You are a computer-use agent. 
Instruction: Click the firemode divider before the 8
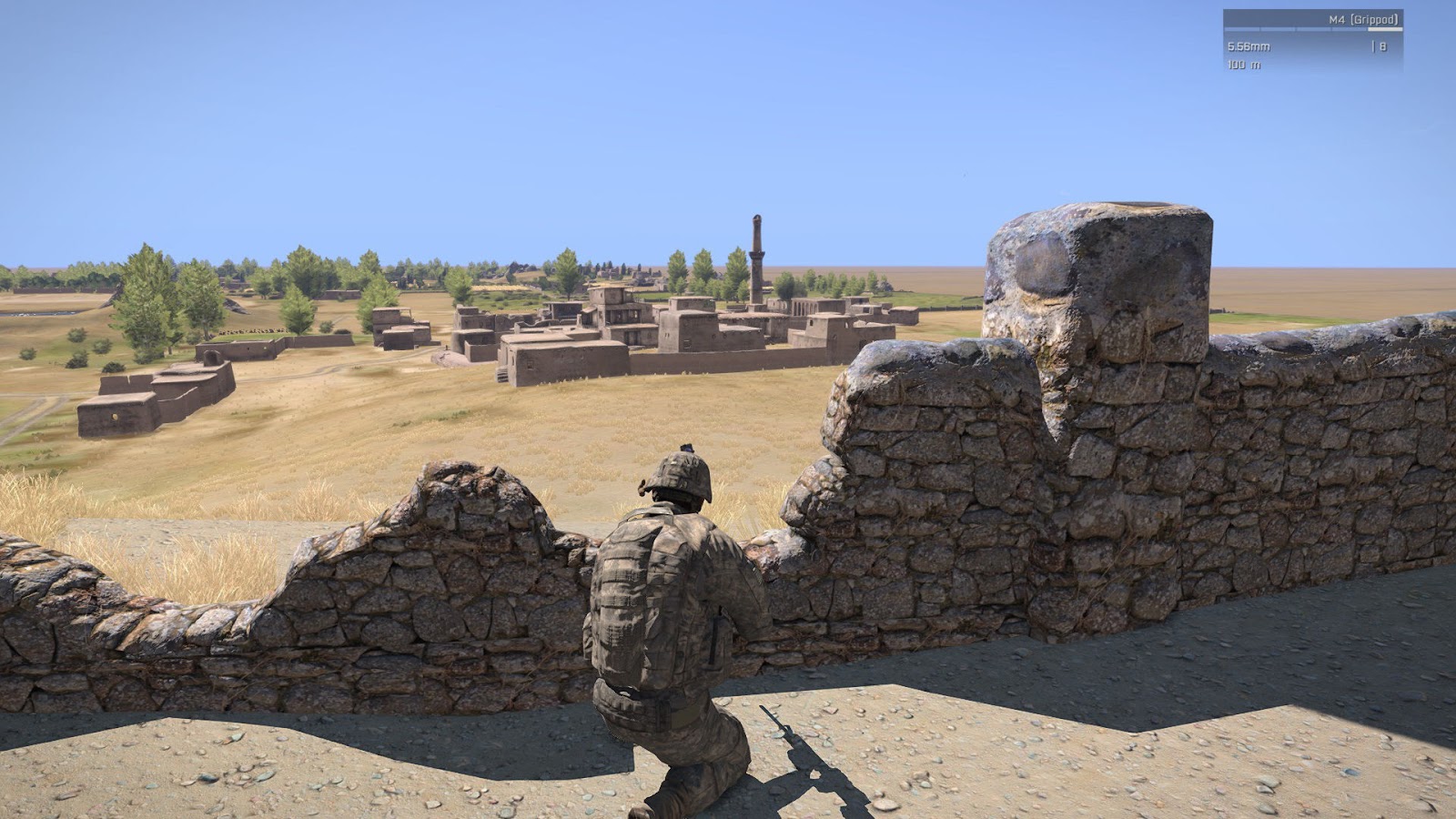point(1374,45)
